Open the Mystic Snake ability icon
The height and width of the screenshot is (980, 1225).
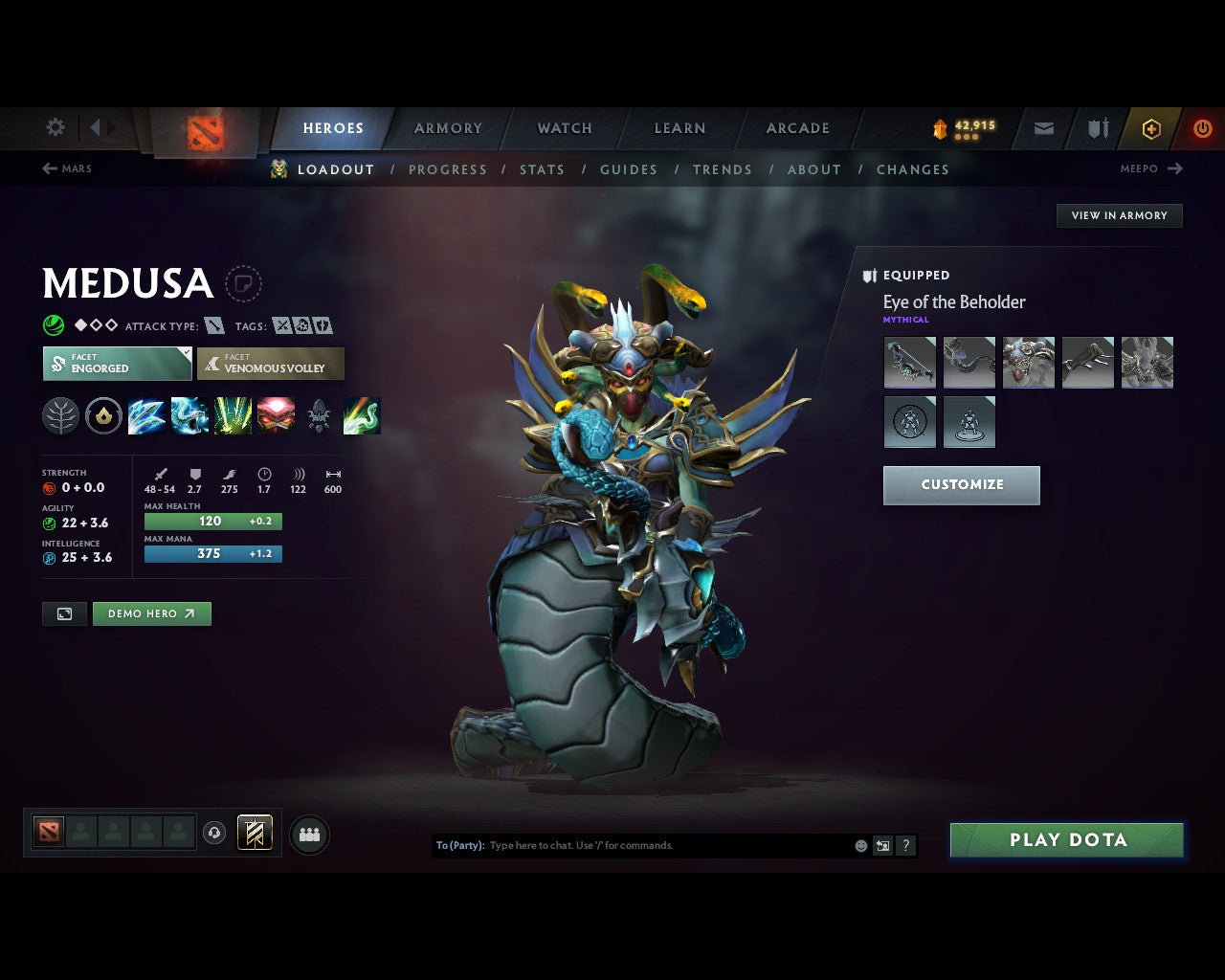[189, 415]
